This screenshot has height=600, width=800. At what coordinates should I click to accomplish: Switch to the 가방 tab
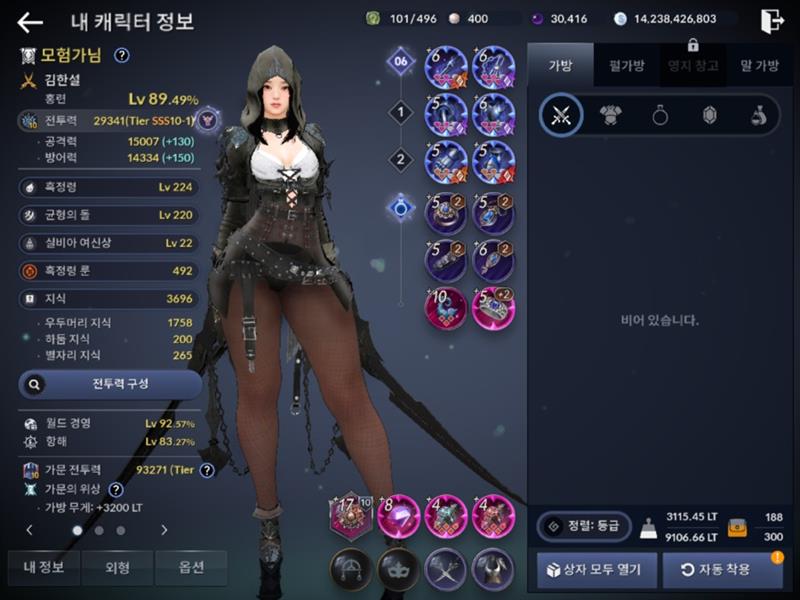(560, 65)
